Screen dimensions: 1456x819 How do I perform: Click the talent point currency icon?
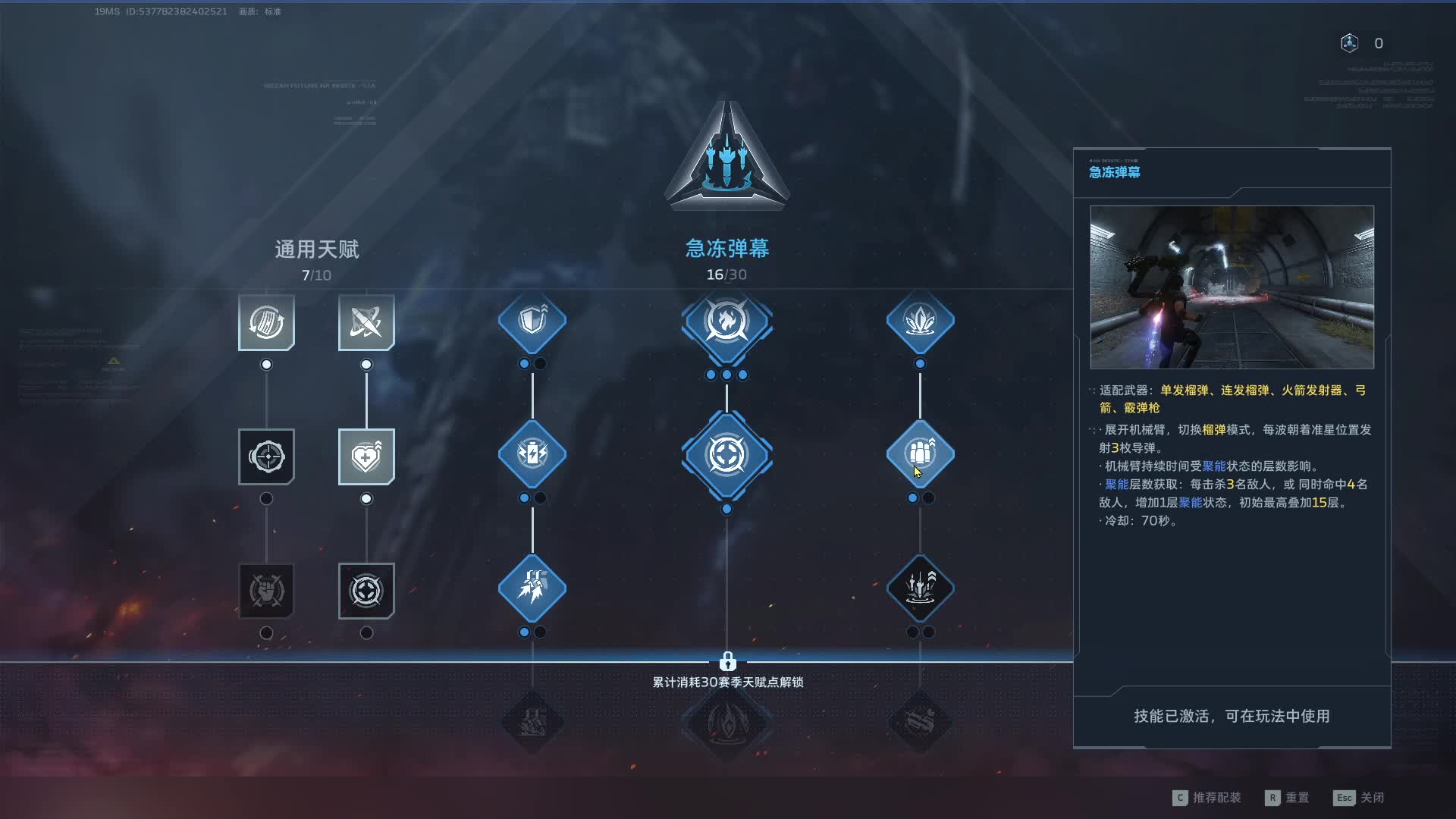click(x=1349, y=43)
